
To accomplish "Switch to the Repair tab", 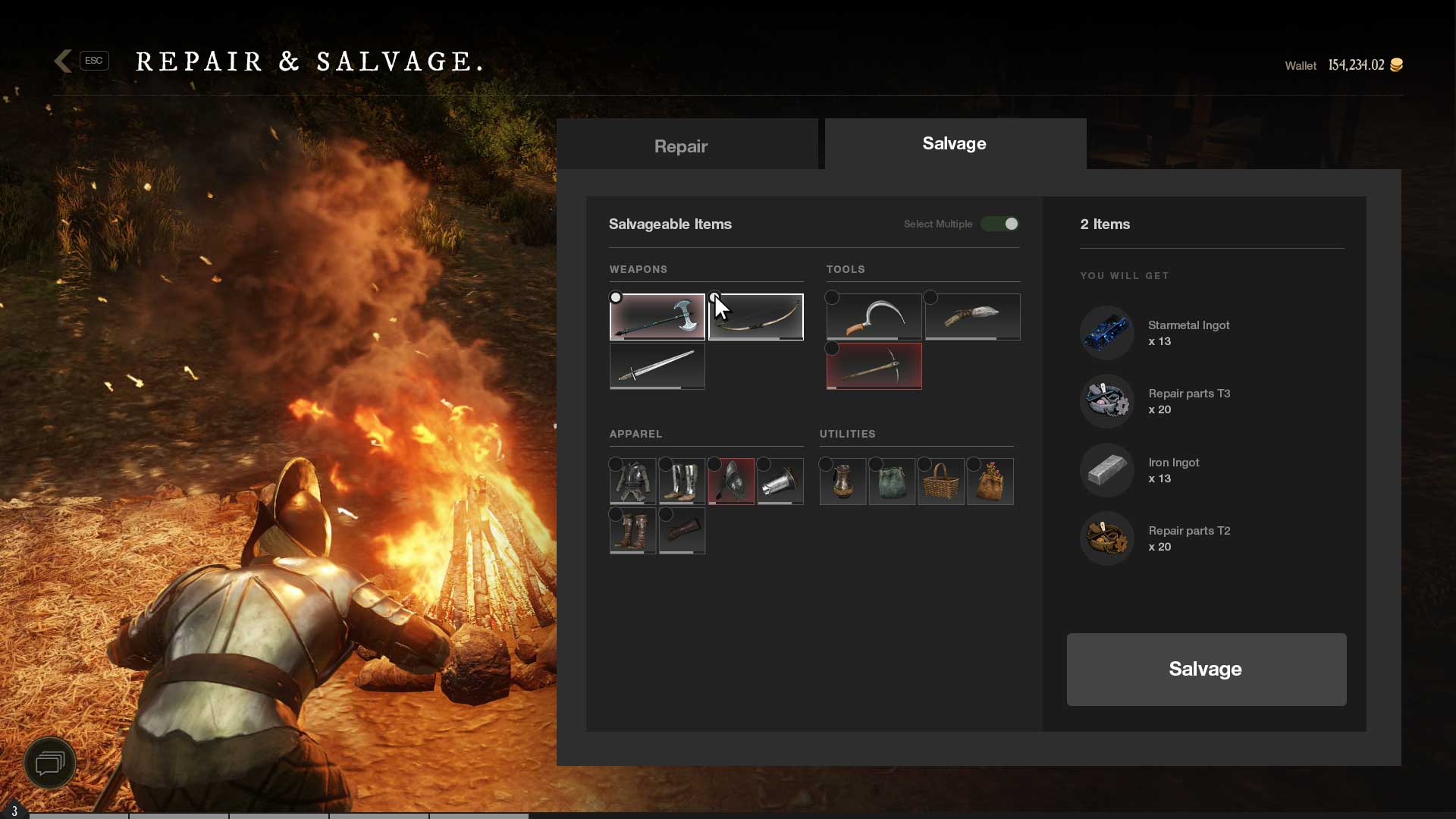I will pos(680,146).
